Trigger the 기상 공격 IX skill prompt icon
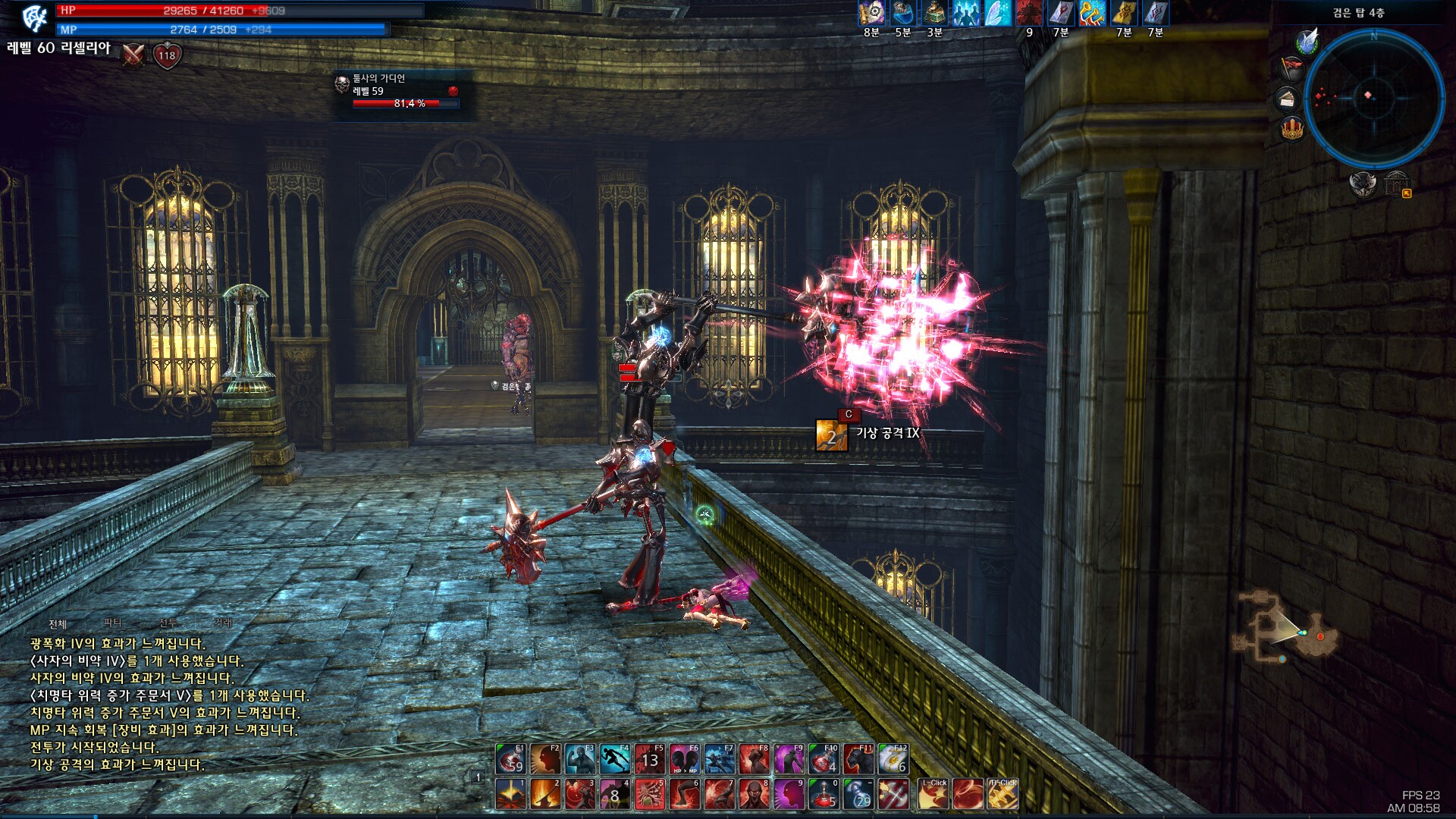Image resolution: width=1456 pixels, height=819 pixels. tap(831, 435)
